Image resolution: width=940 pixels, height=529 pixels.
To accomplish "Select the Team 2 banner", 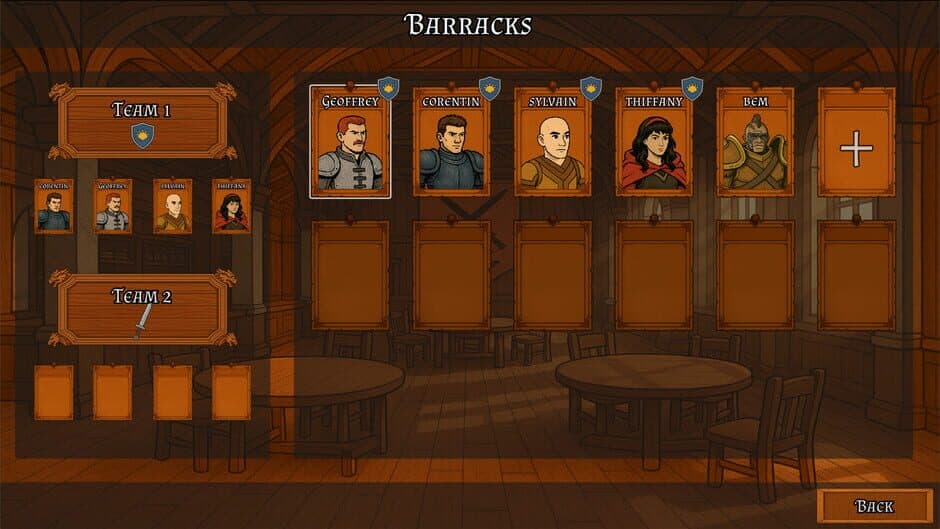I will point(143,308).
